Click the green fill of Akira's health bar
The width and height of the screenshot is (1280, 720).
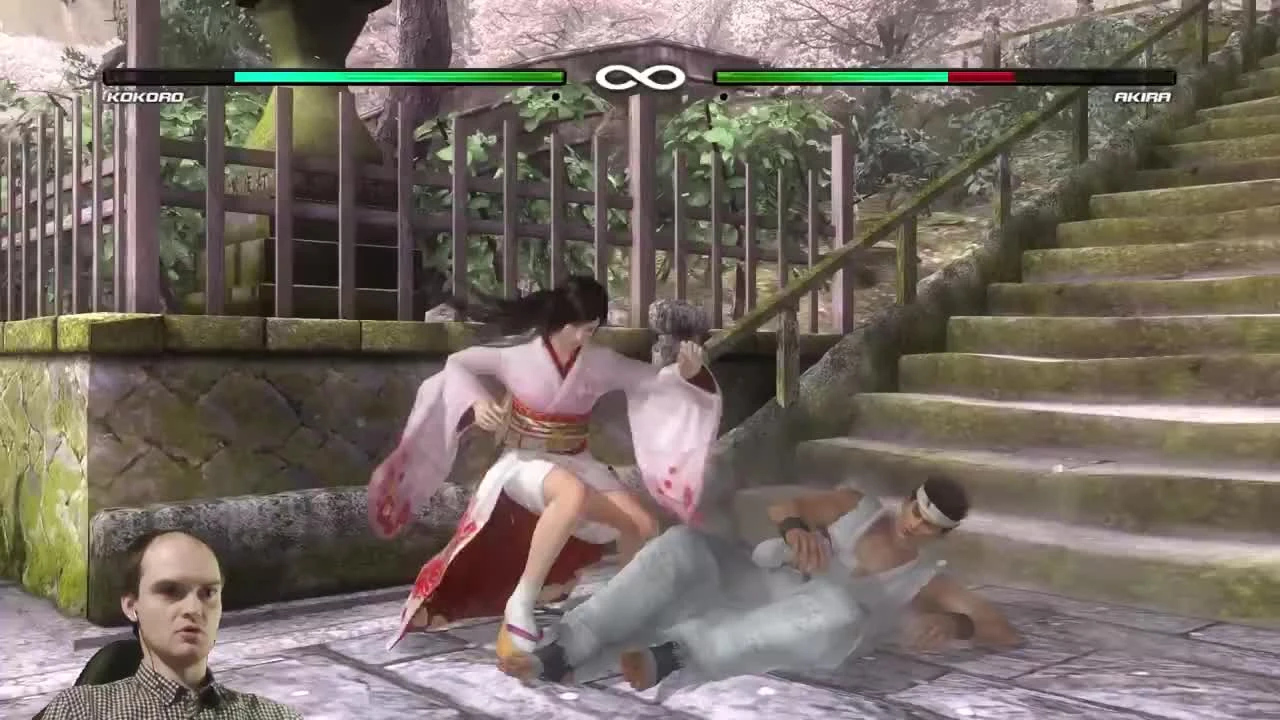(830, 77)
